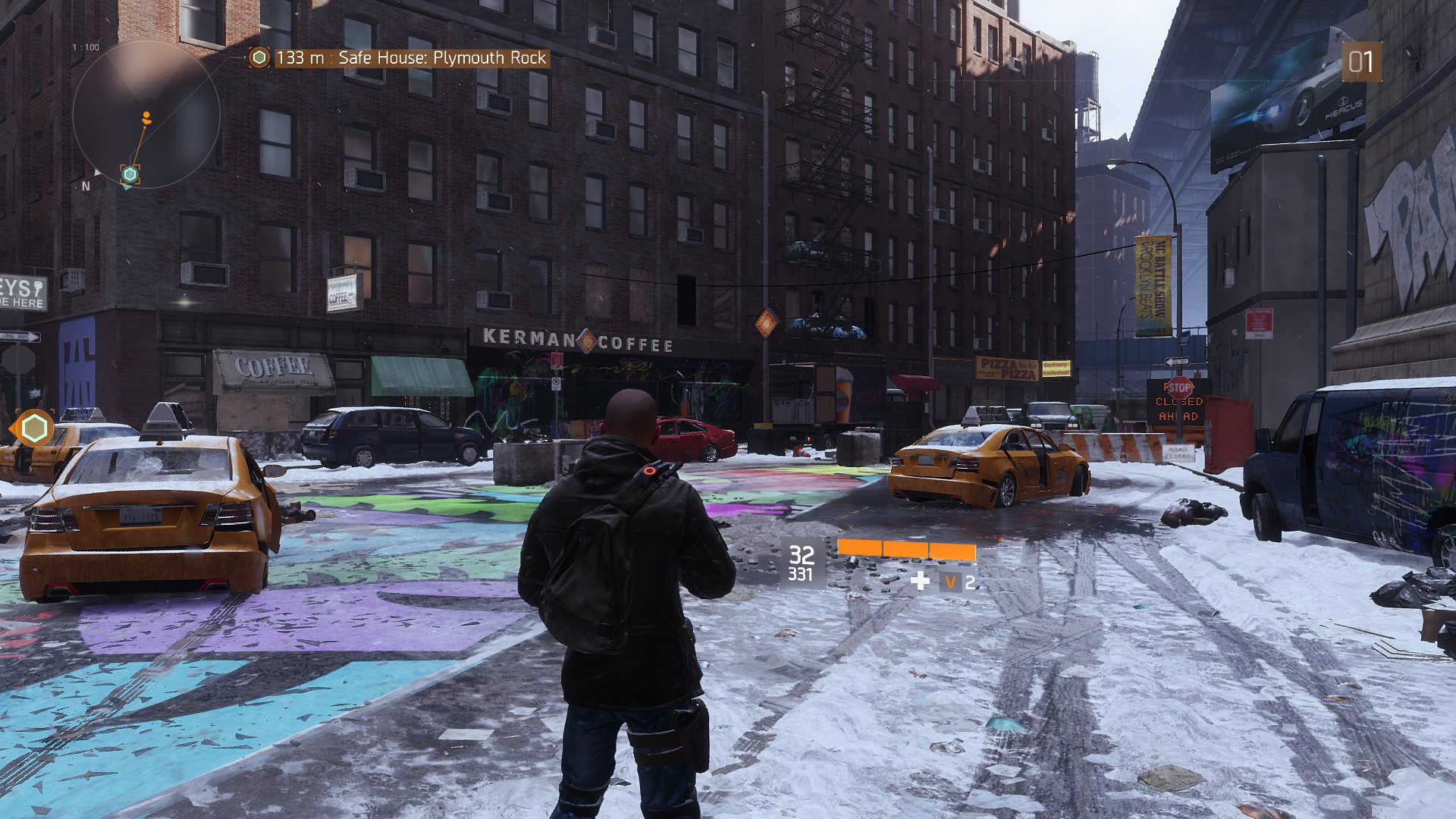Image resolution: width=1456 pixels, height=819 pixels.
Task: Open the circular minimap
Action: (146, 114)
